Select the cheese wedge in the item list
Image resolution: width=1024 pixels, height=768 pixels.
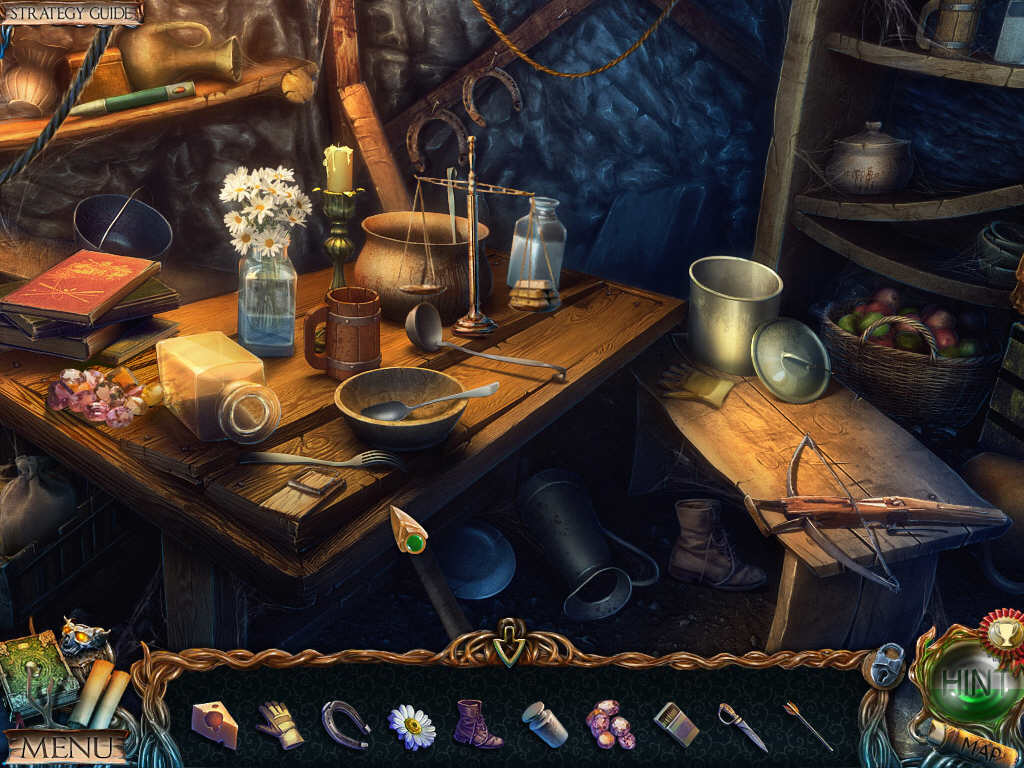coord(215,723)
